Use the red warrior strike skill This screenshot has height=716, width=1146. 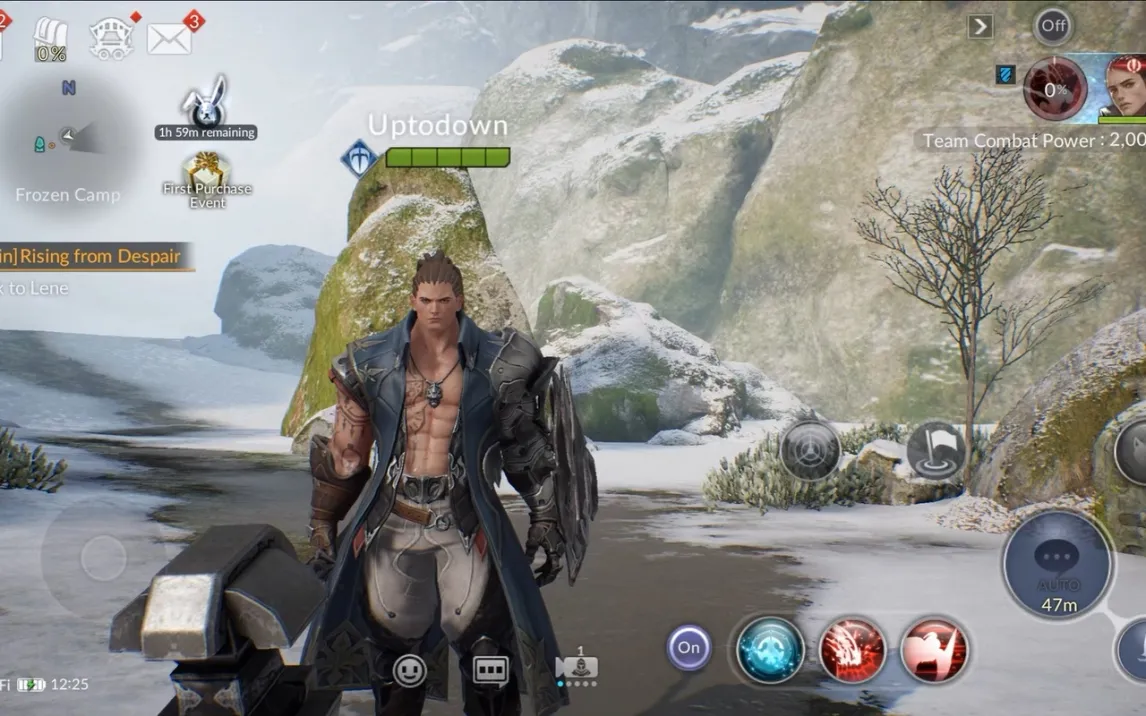tap(934, 650)
